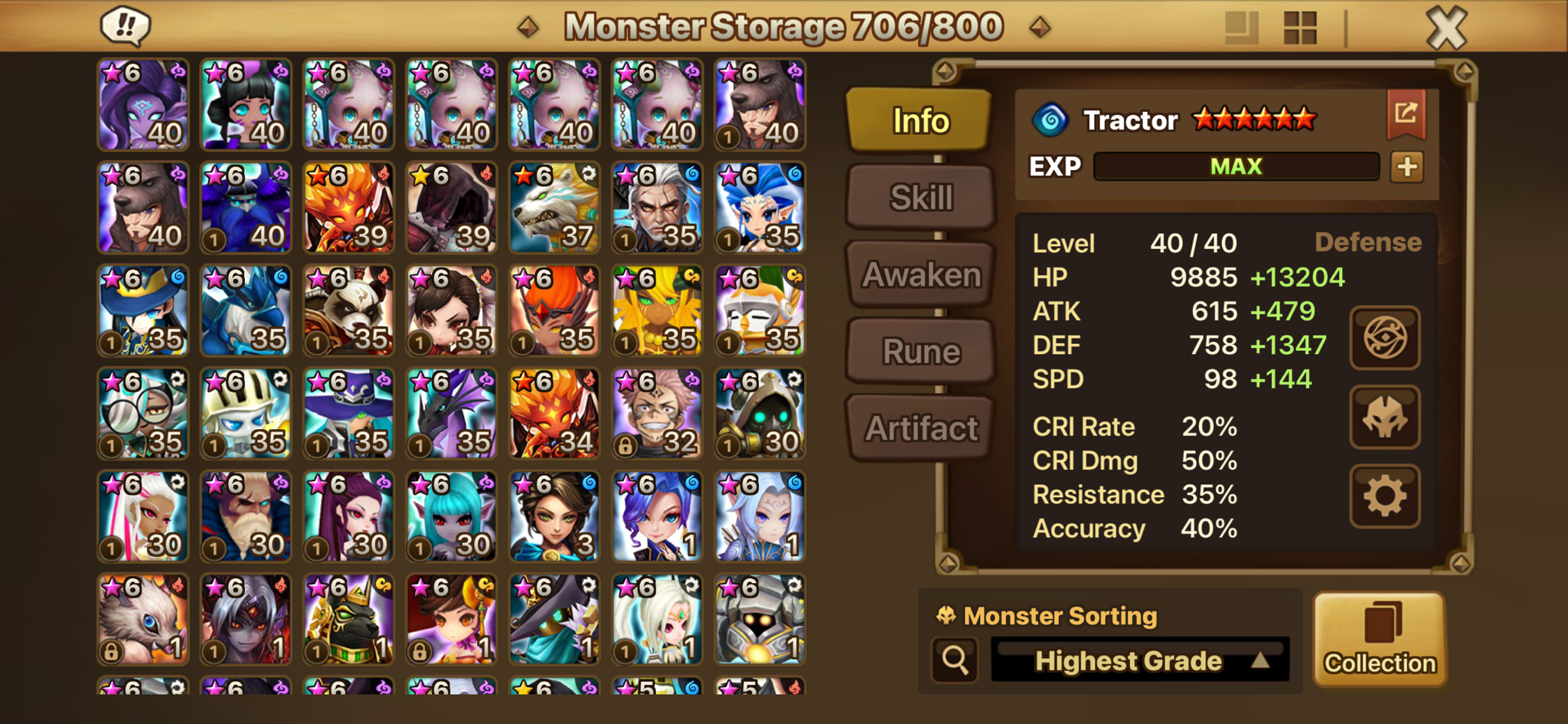Open the monster Collection

click(1380, 638)
